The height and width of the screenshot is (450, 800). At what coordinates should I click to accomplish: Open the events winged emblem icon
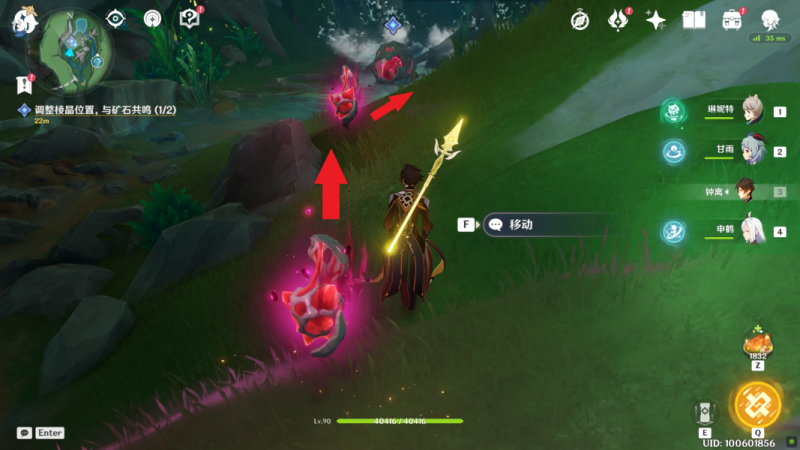pos(619,19)
